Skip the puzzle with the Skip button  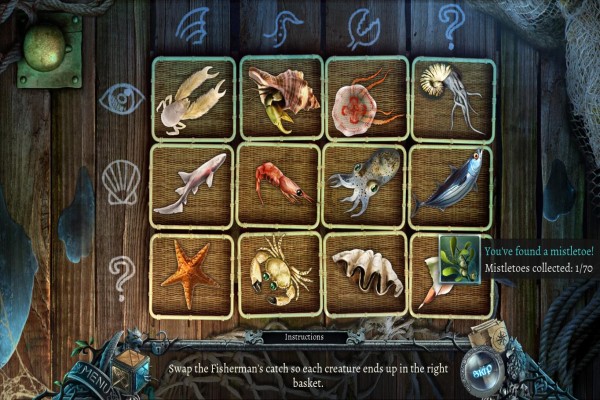[482, 365]
